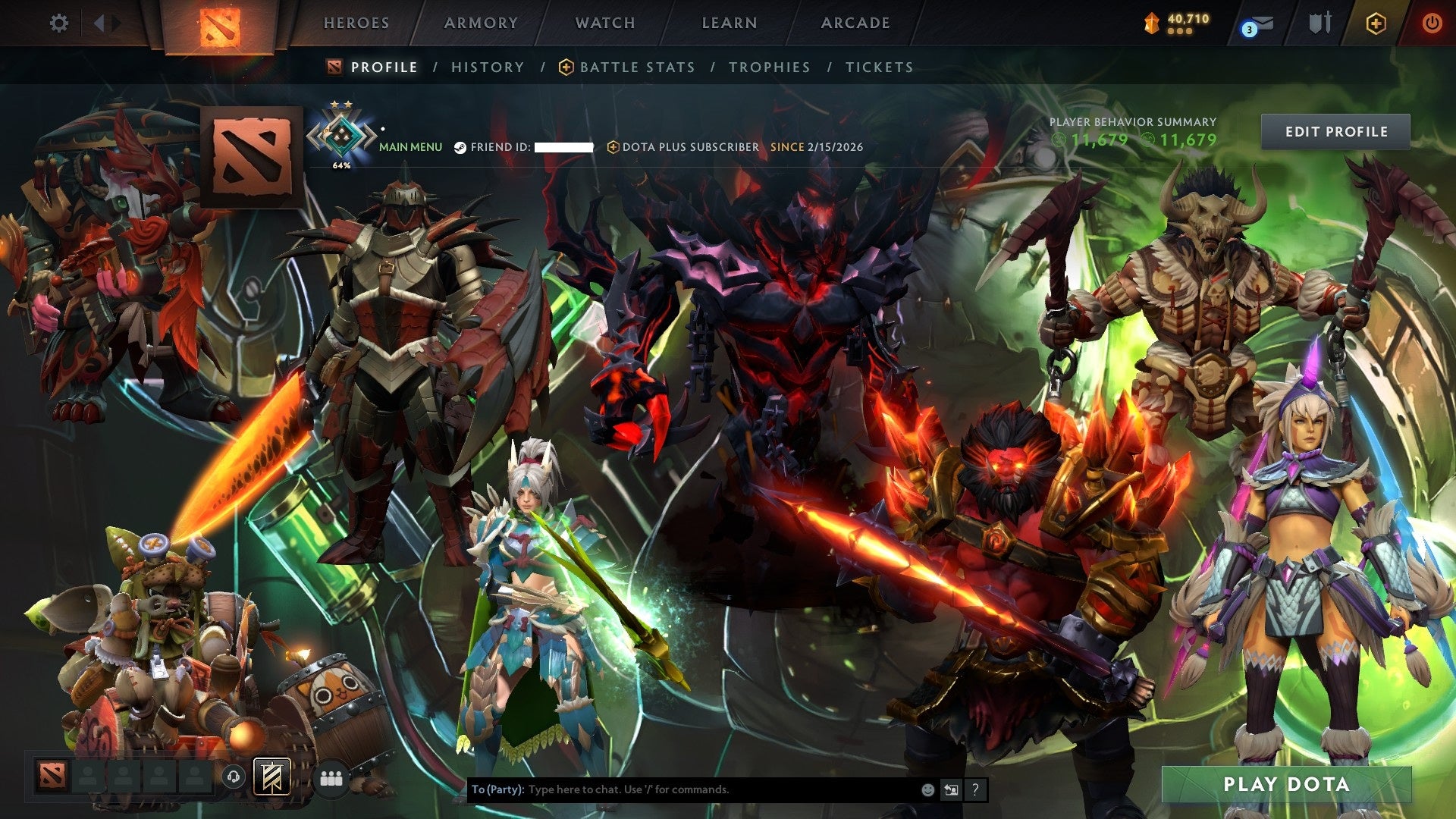1456x819 pixels.
Task: Click the party chat input field
Action: click(682, 789)
